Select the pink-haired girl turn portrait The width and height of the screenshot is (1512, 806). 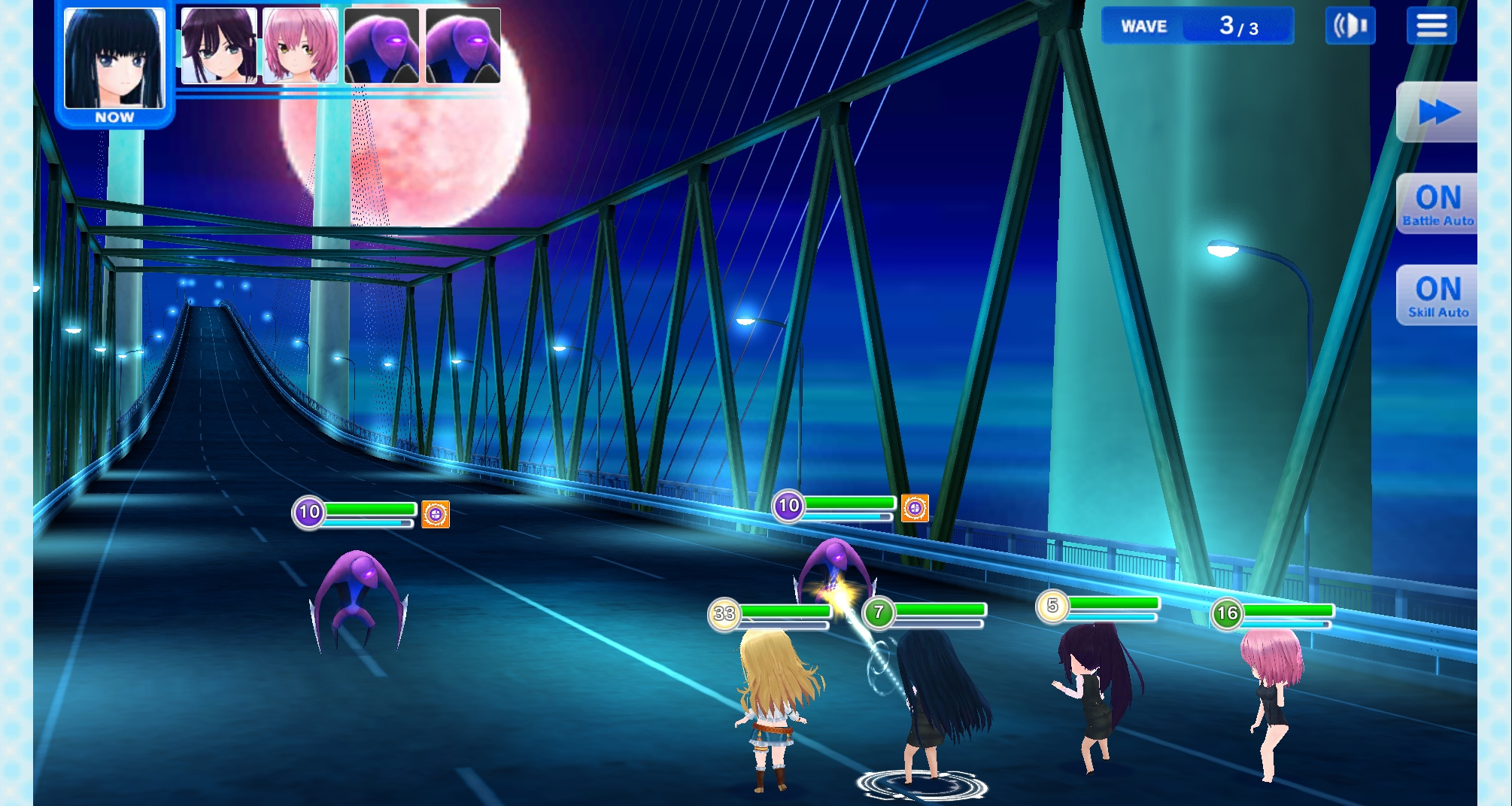[x=300, y=45]
